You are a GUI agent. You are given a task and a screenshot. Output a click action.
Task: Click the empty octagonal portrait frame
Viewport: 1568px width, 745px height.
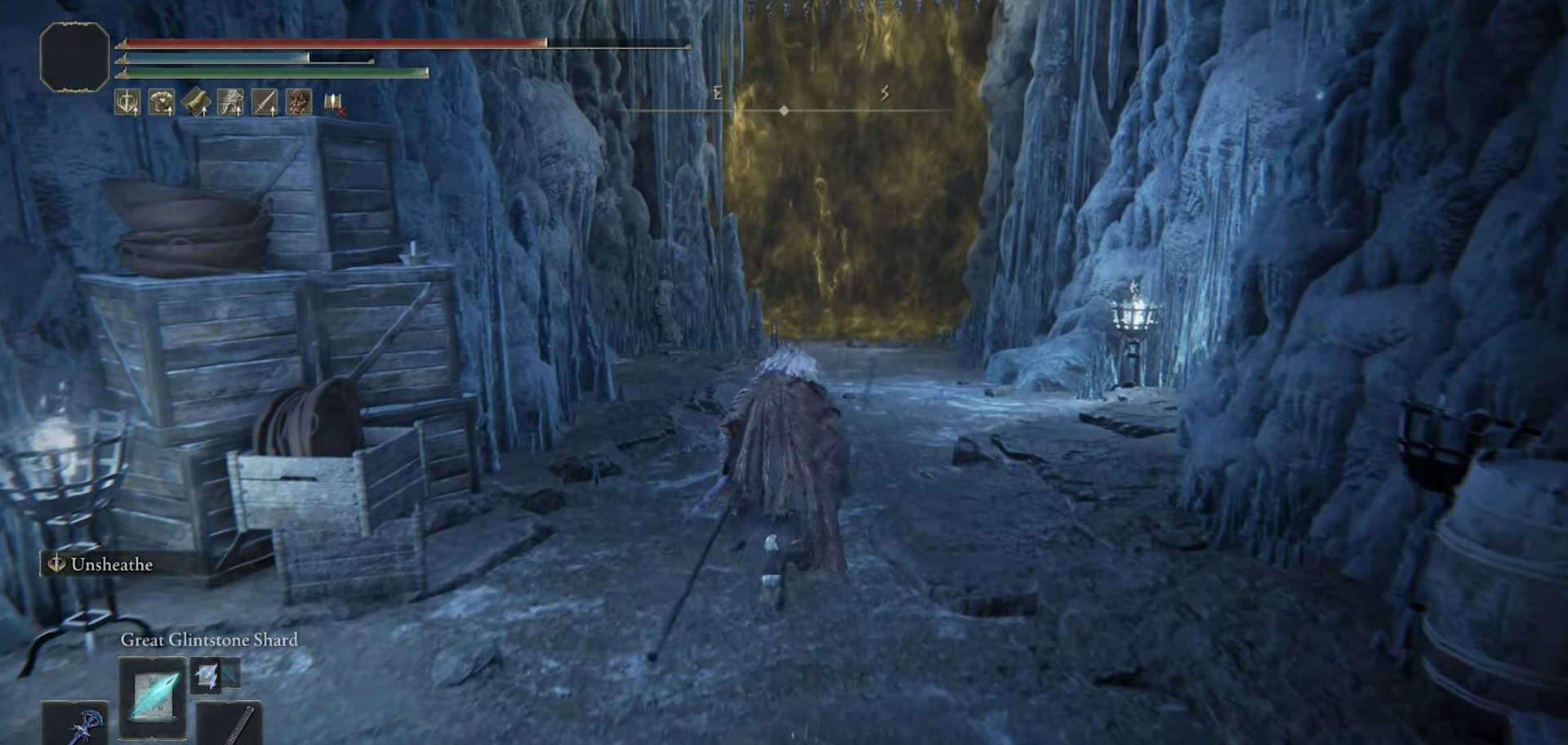pyautogui.click(x=74, y=56)
